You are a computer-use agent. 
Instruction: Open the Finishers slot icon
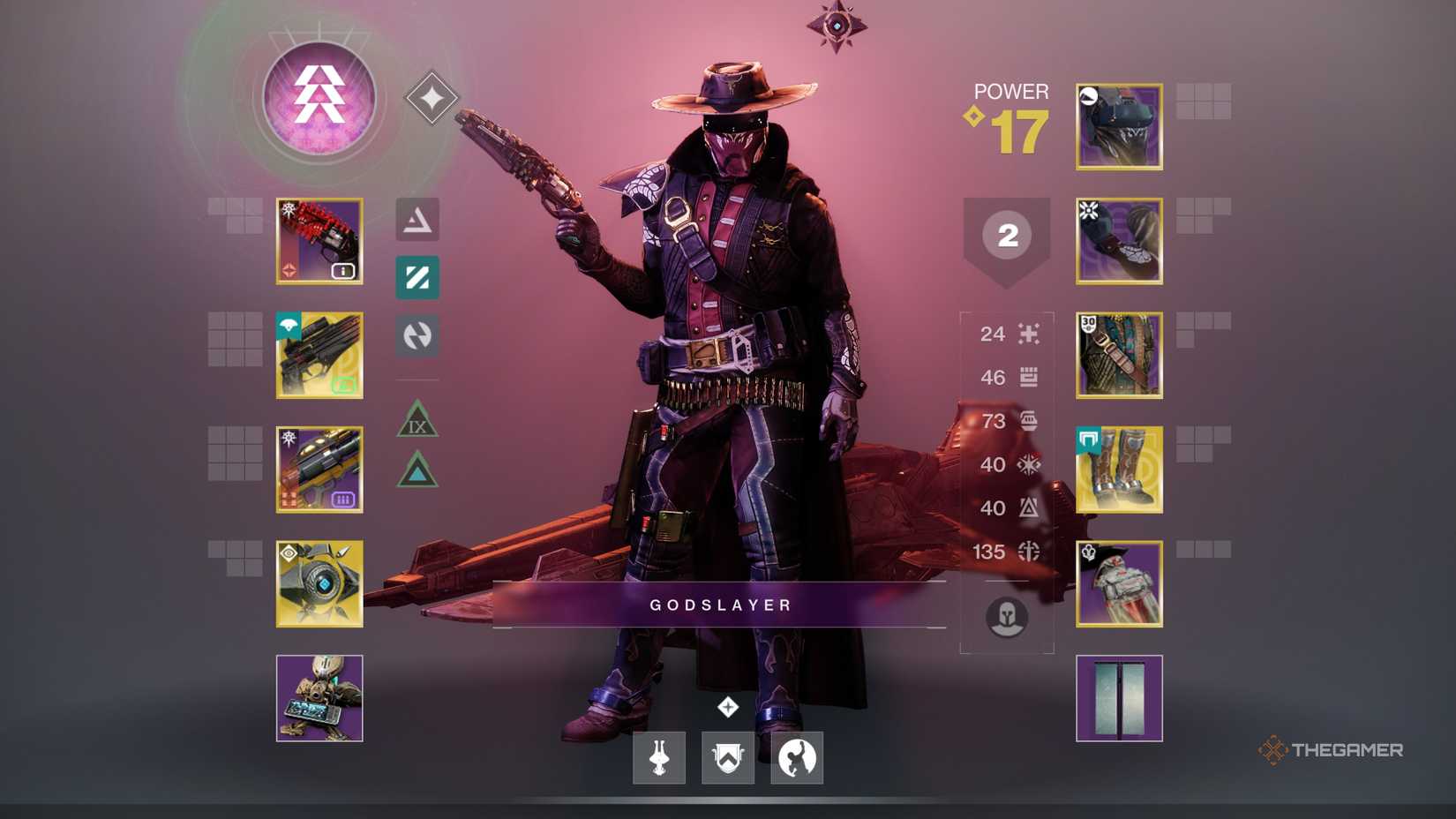(x=657, y=757)
